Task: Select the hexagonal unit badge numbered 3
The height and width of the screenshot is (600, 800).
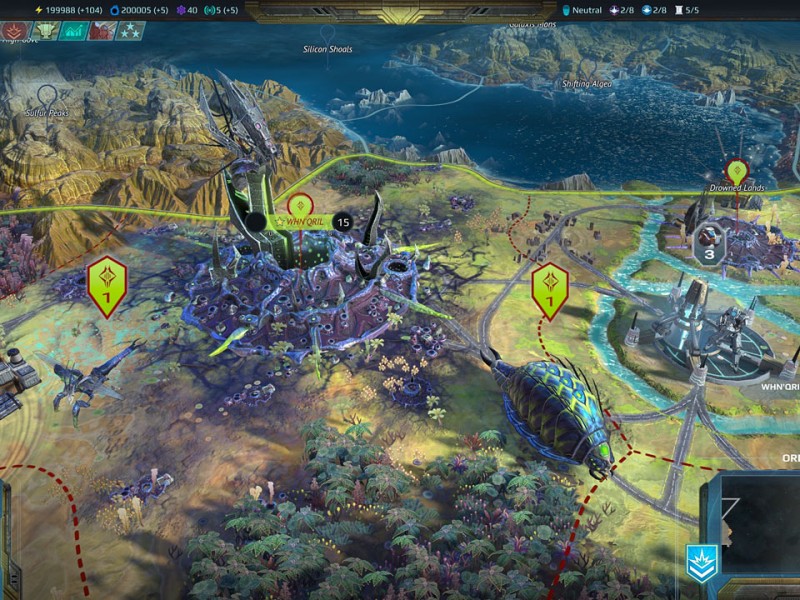Action: pyautogui.click(x=709, y=243)
